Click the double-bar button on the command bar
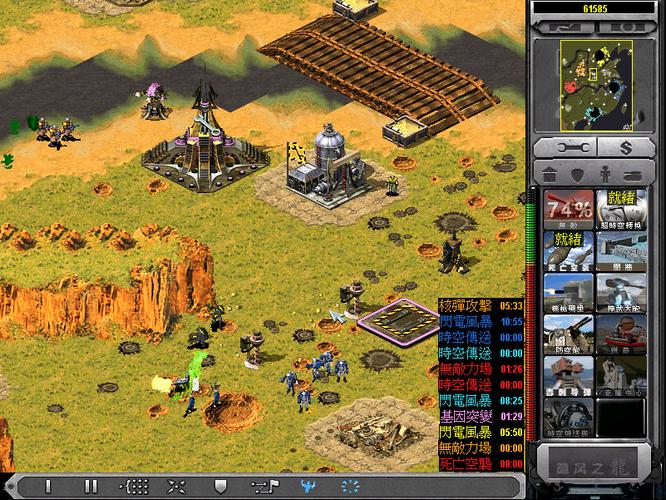The height and width of the screenshot is (500, 666). point(91,486)
